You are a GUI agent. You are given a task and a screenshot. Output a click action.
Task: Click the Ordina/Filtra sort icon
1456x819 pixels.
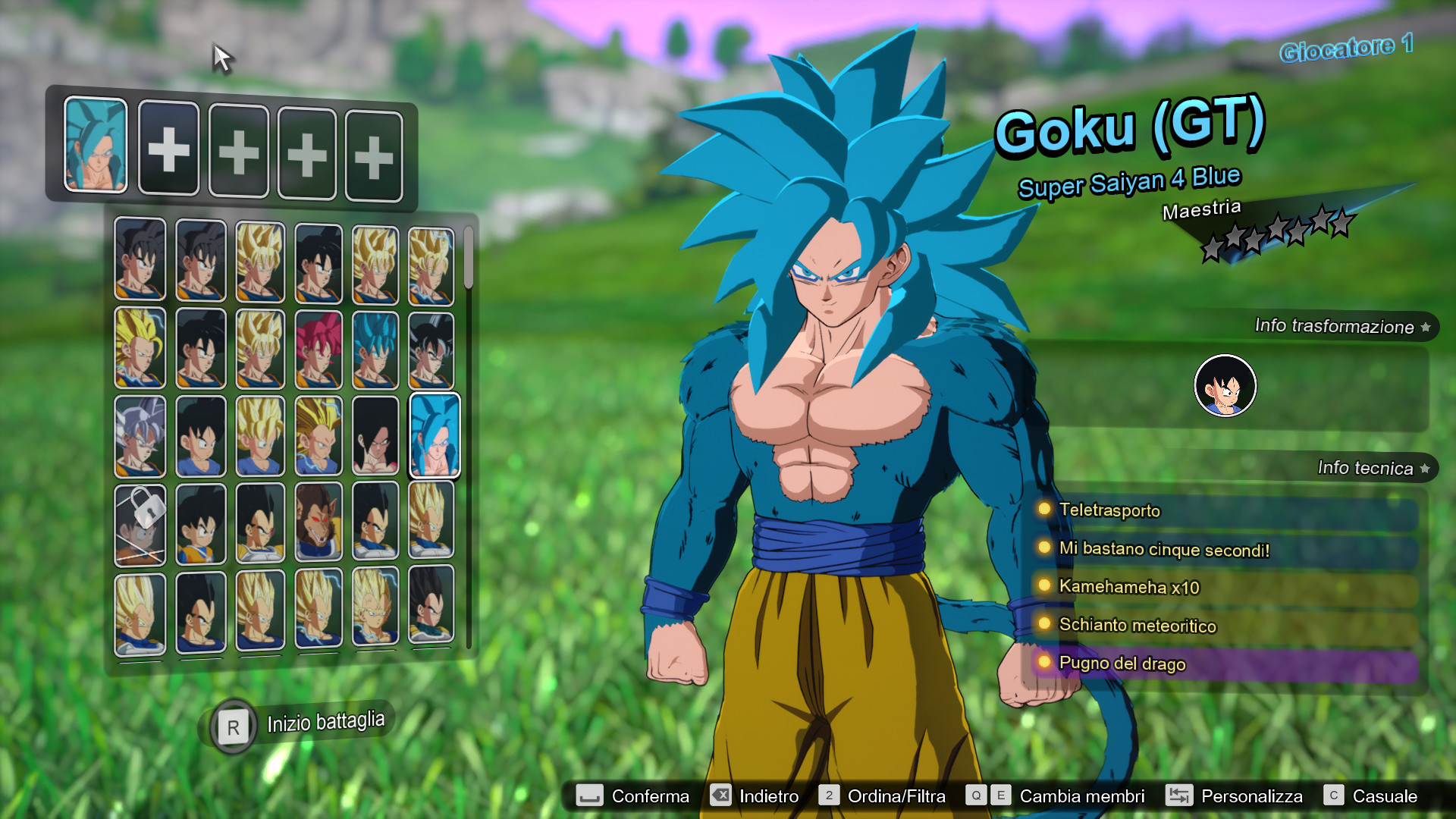pyautogui.click(x=829, y=796)
